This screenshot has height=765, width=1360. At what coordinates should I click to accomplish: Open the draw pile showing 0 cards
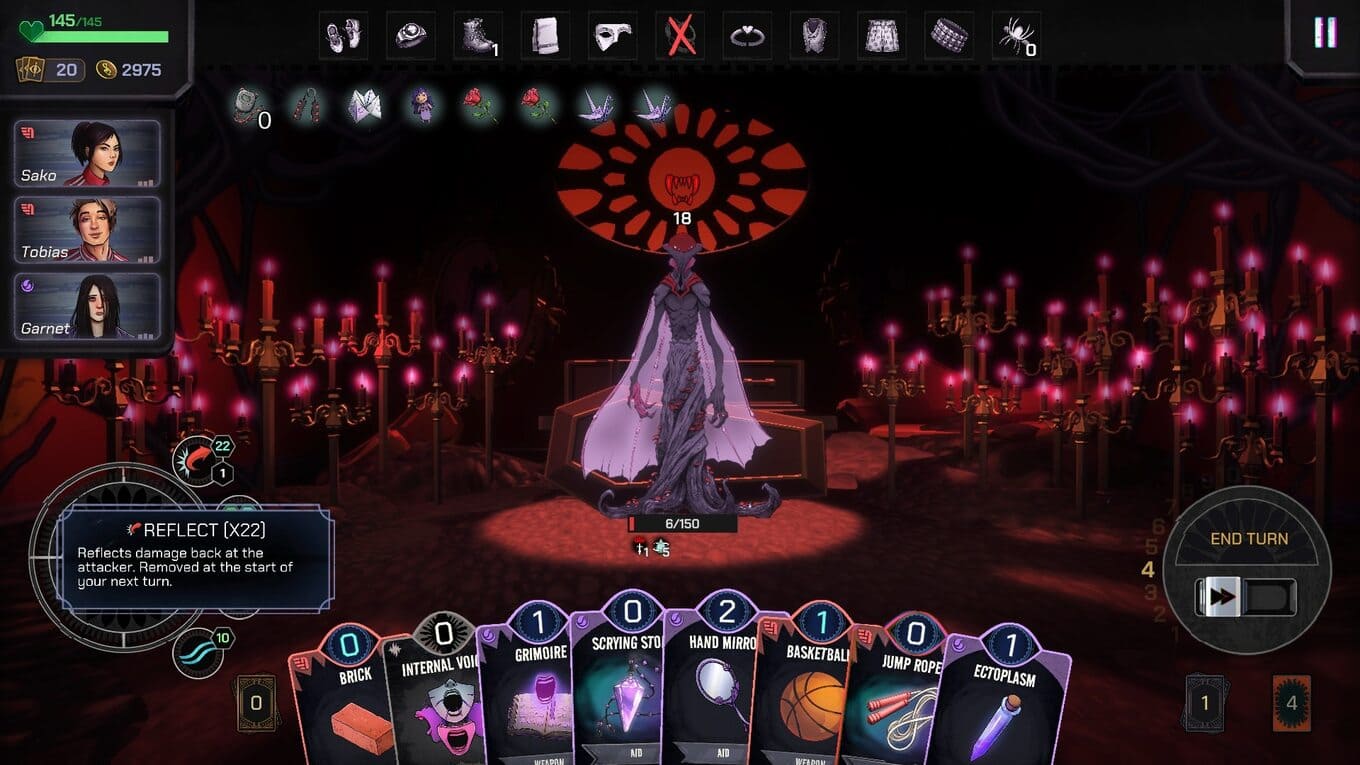[x=256, y=703]
